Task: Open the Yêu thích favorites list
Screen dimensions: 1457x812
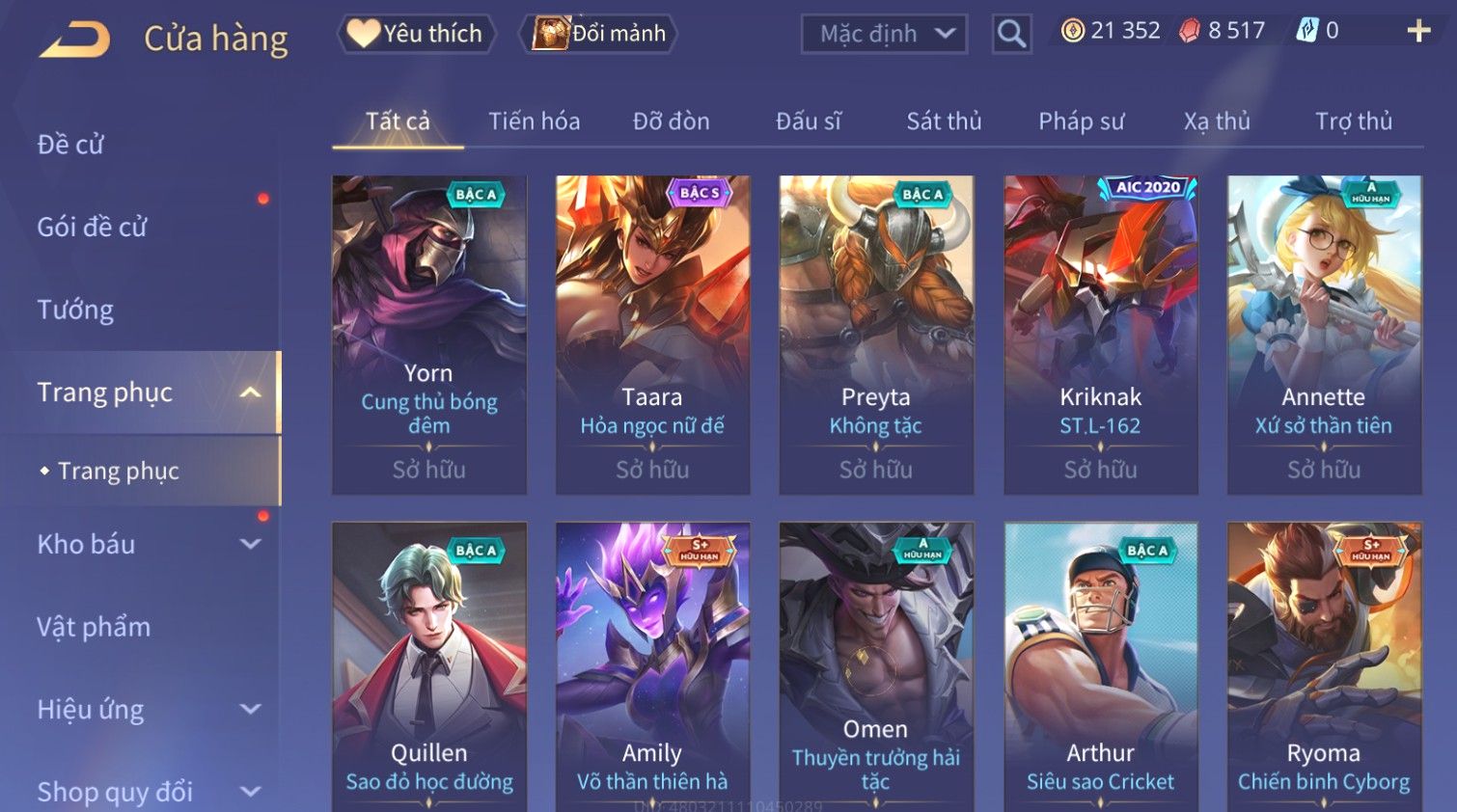Action: click(x=417, y=34)
